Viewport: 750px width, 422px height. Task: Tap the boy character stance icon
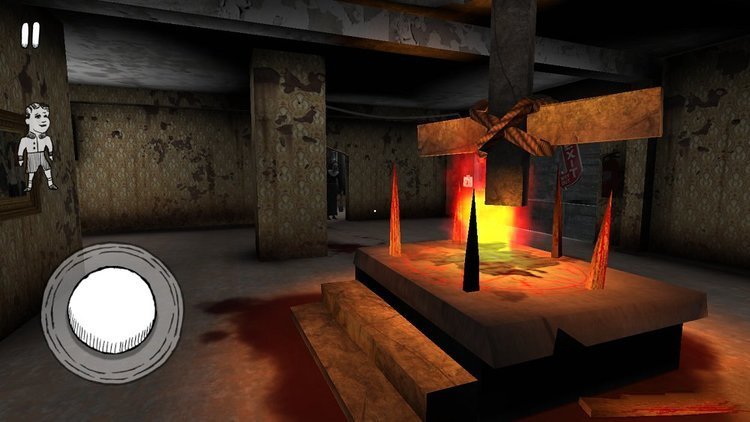pos(37,148)
